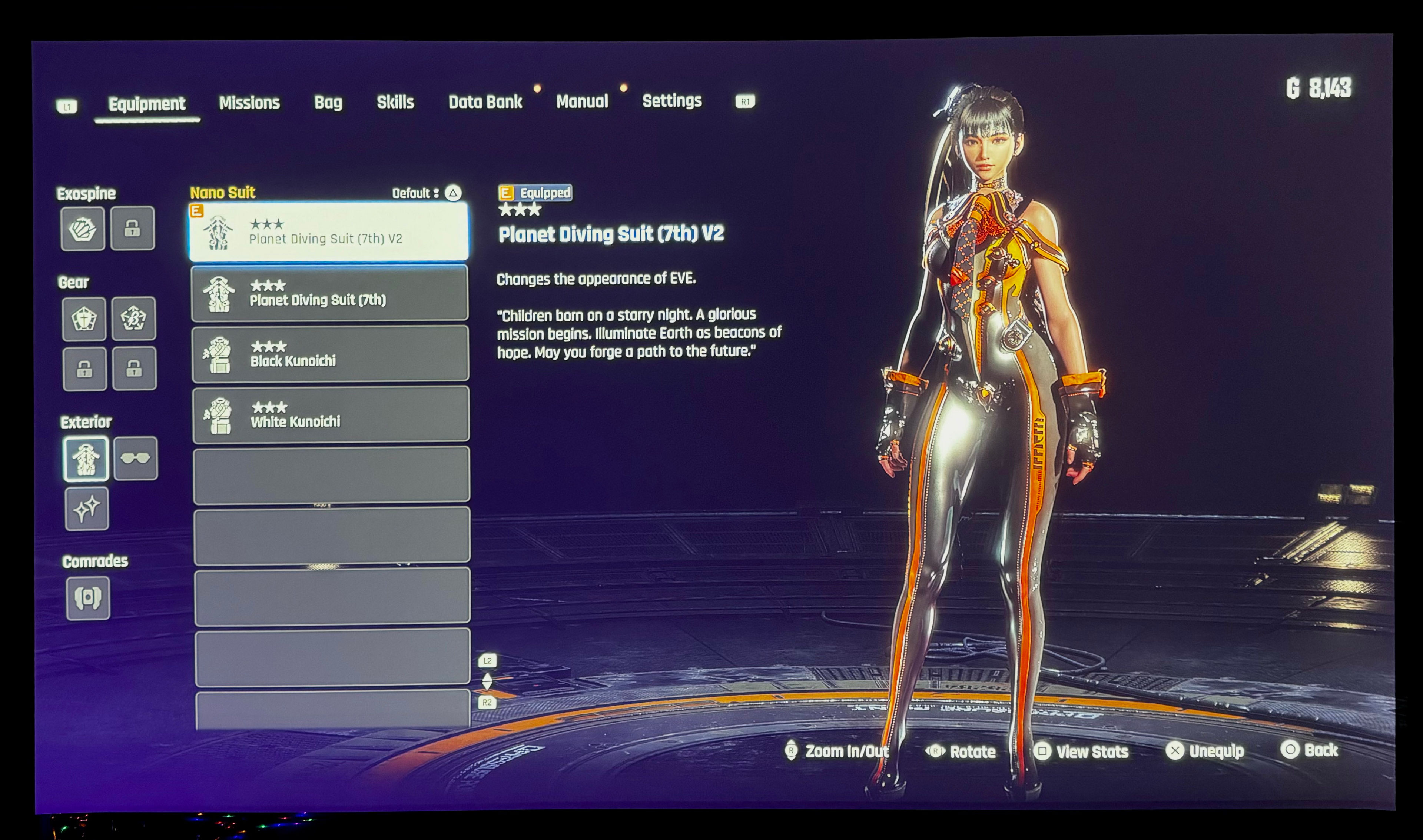Open the Comrades drone slot
Viewport: 1423px width, 840px height.
pos(88,598)
